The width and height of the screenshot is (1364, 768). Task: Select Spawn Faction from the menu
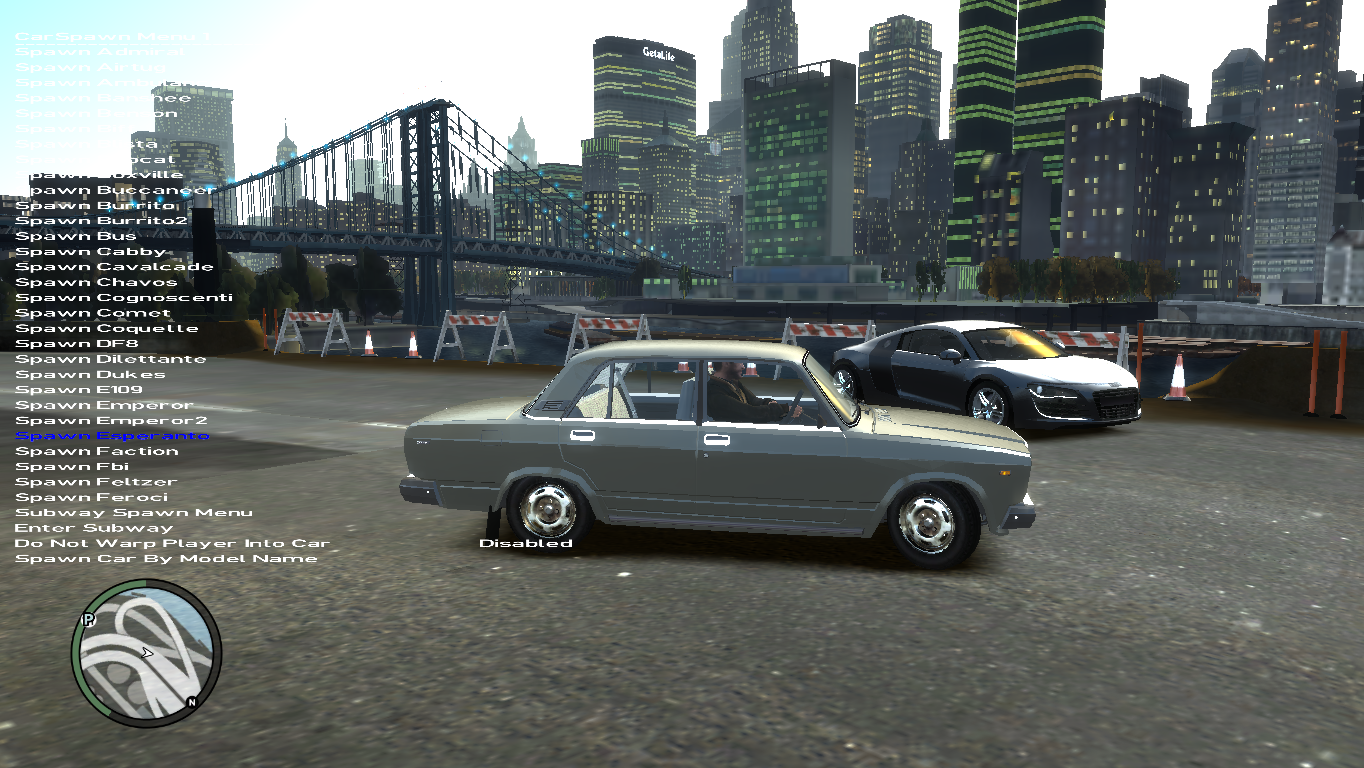point(97,451)
